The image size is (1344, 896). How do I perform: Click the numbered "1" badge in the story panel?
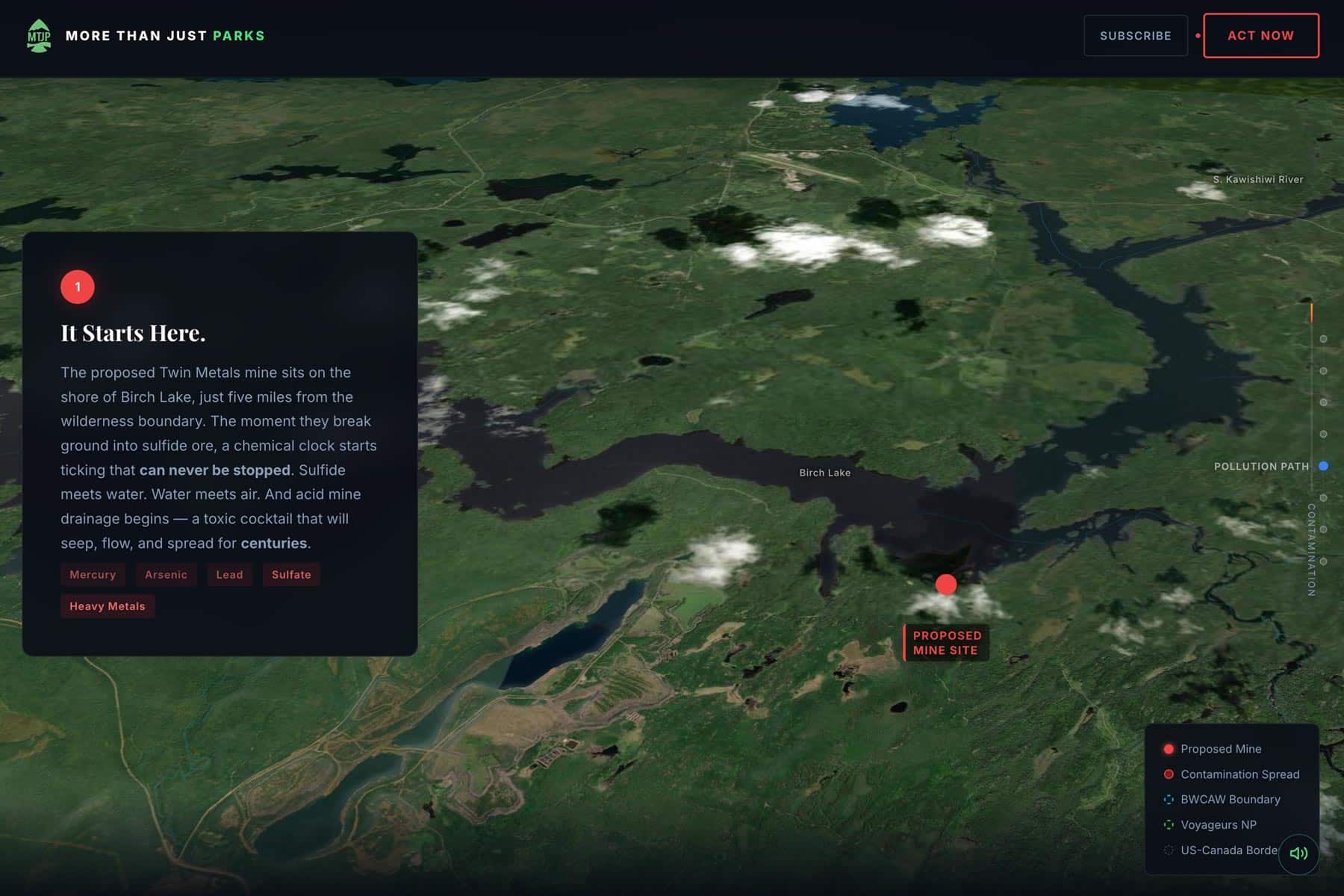coord(77,286)
